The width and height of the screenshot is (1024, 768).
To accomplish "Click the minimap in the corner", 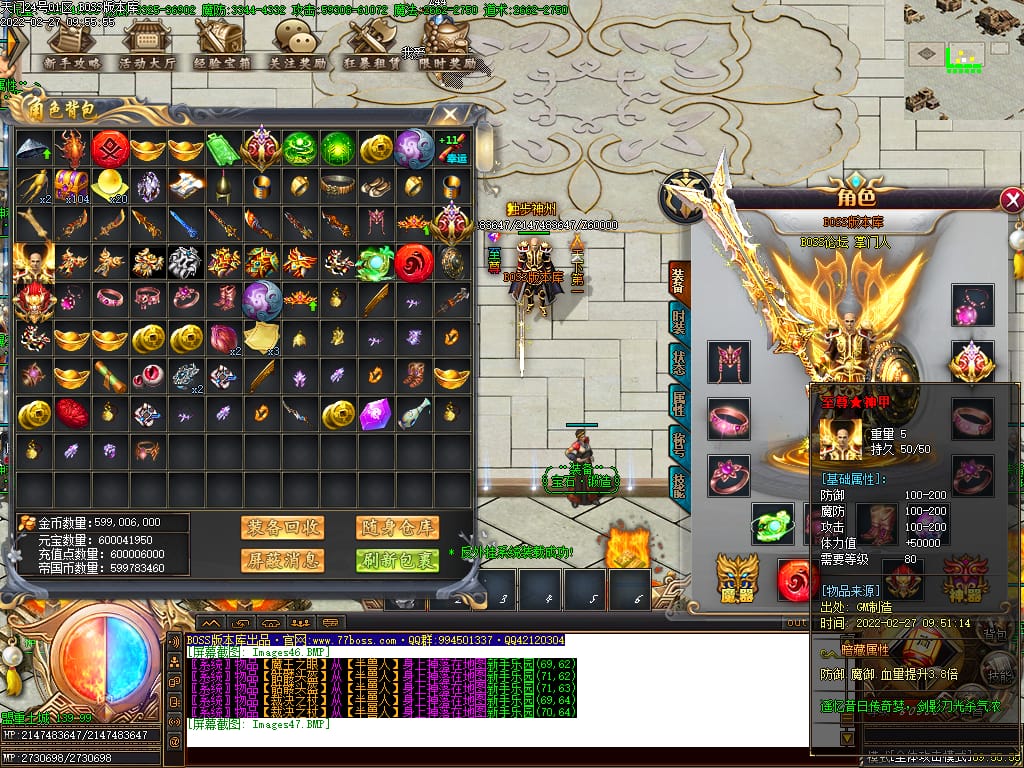I will pyautogui.click(x=963, y=58).
